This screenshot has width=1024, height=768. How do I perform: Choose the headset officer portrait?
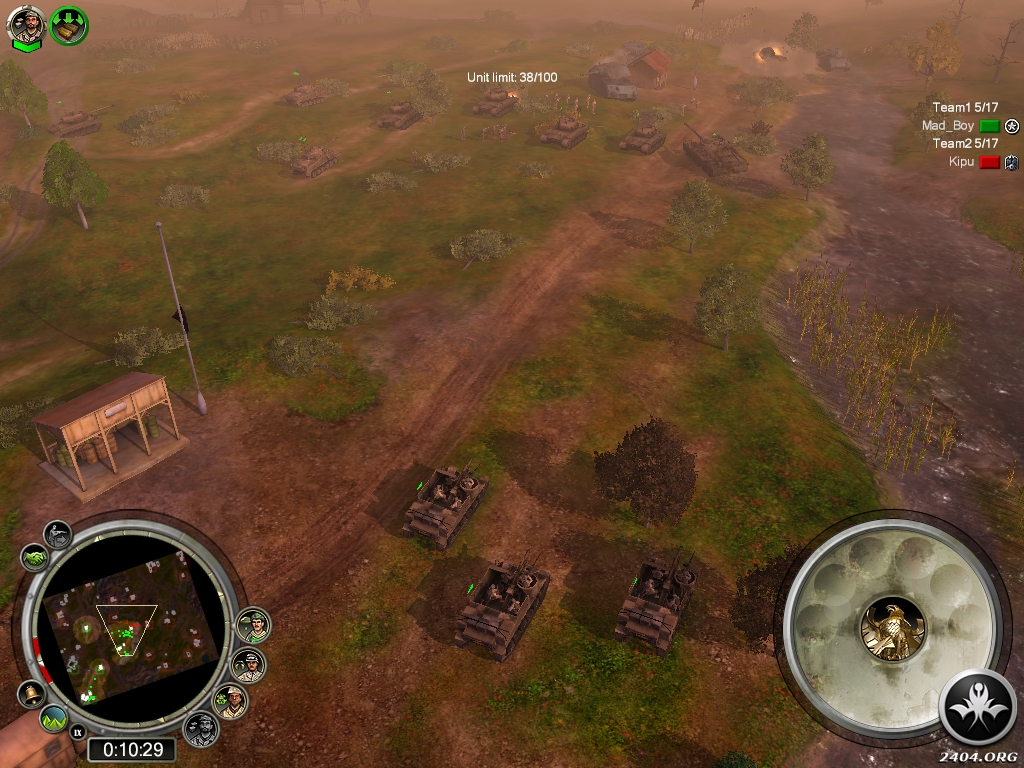pos(248,665)
